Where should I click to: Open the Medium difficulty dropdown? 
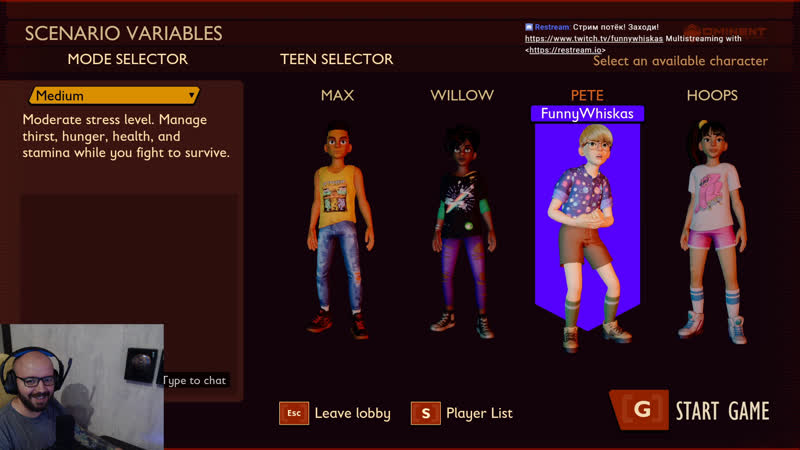click(114, 96)
